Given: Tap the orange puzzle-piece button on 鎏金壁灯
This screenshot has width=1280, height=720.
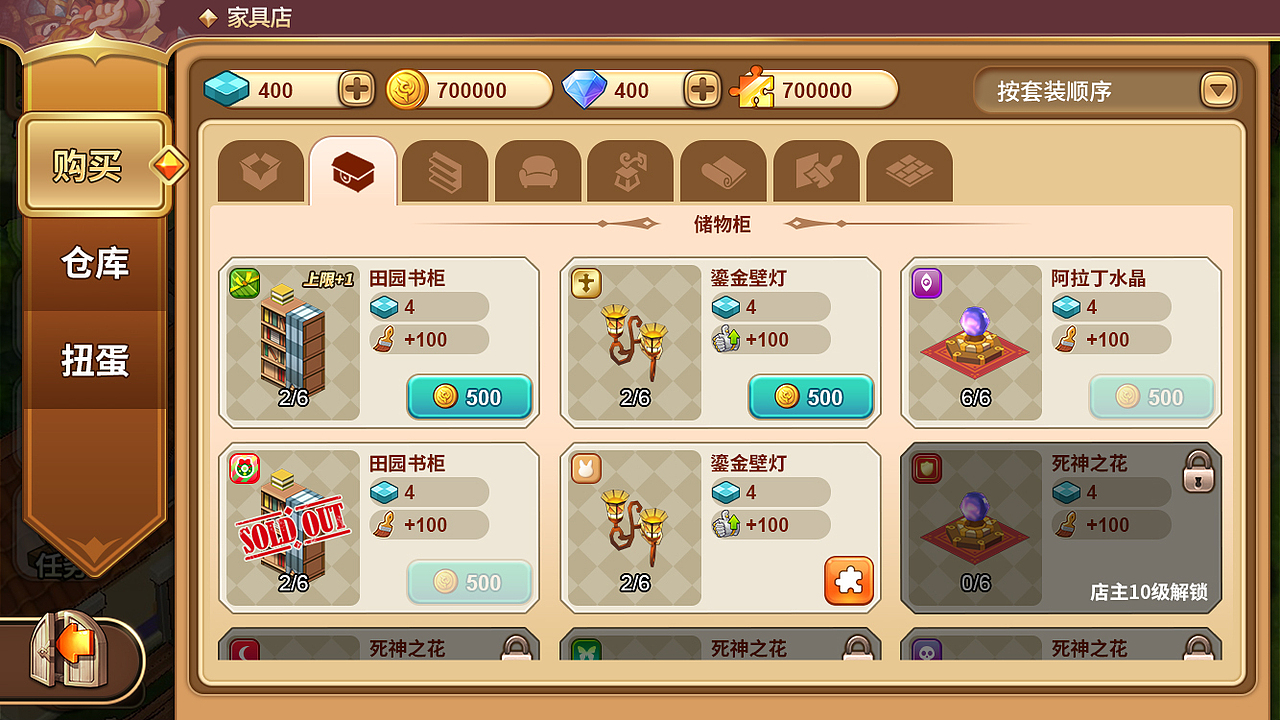Looking at the screenshot, I should pos(847,578).
